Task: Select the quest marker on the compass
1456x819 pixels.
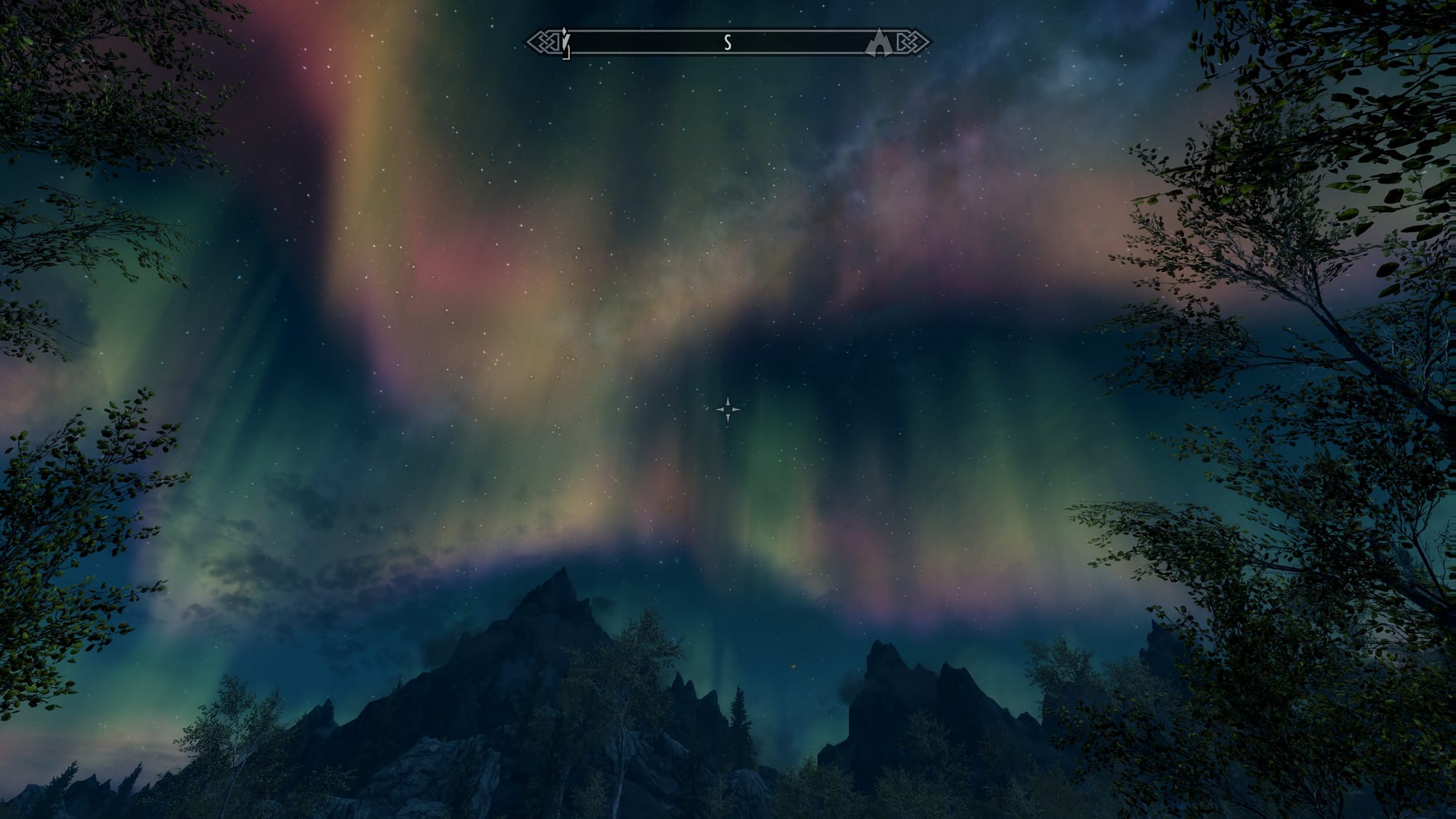Action: coord(566,42)
